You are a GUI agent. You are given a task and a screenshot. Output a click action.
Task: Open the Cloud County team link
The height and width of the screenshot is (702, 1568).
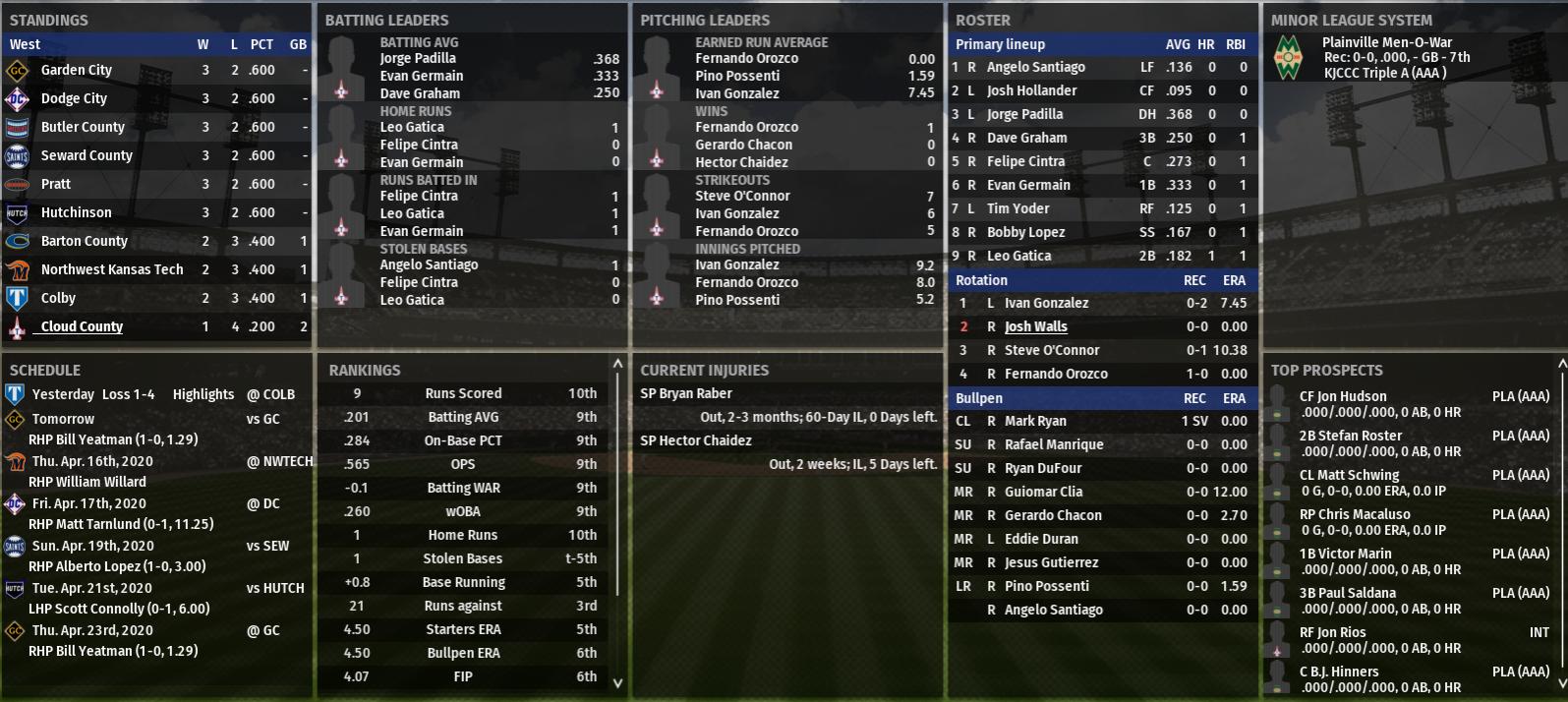pyautogui.click(x=82, y=326)
